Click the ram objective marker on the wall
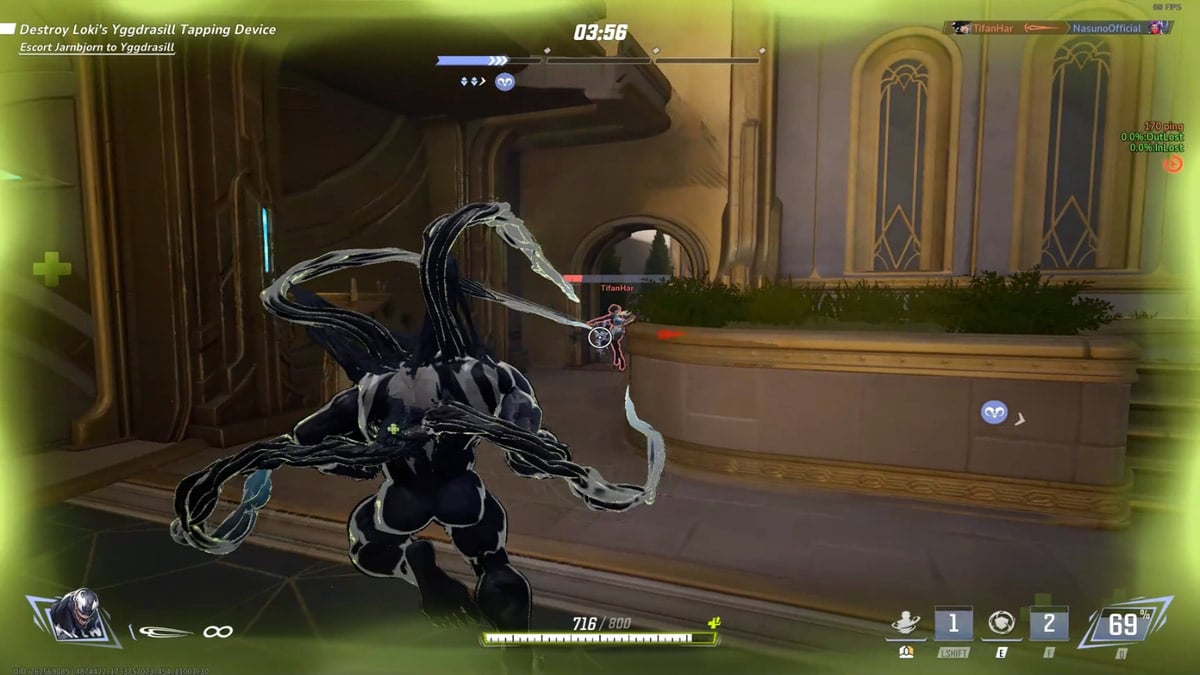The width and height of the screenshot is (1200, 675). coord(994,412)
